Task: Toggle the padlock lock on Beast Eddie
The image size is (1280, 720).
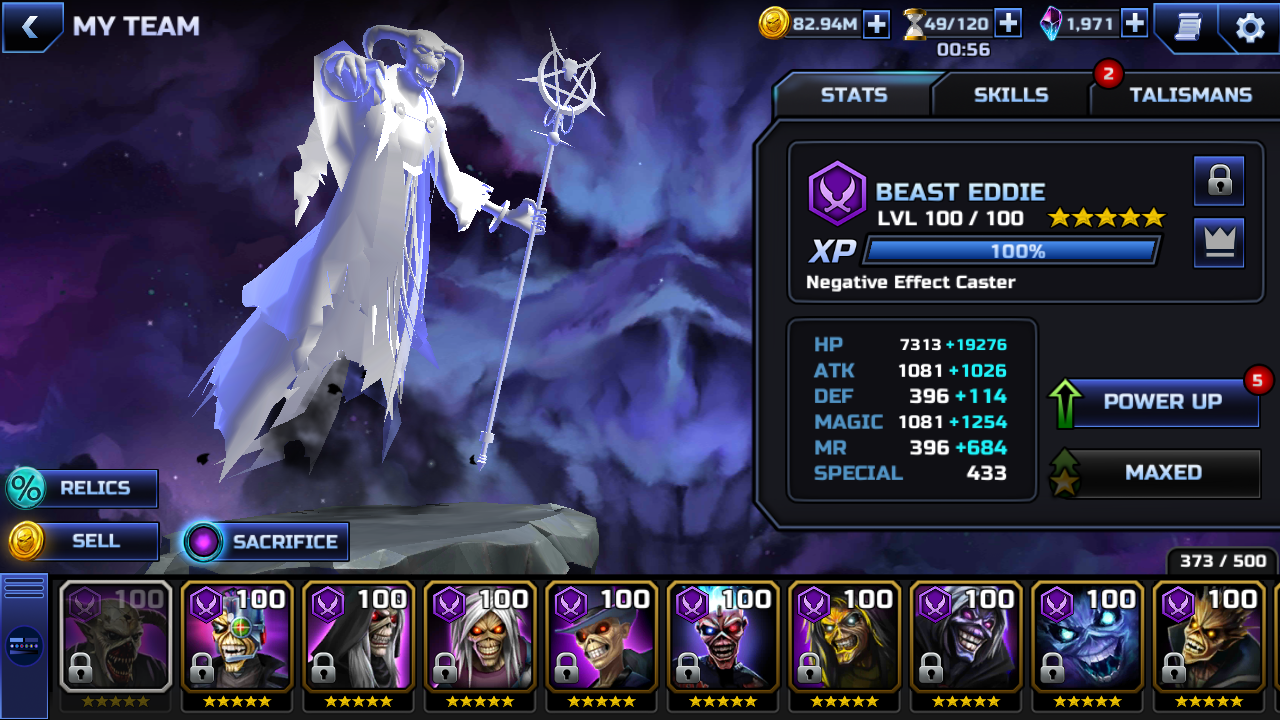Action: (1219, 181)
